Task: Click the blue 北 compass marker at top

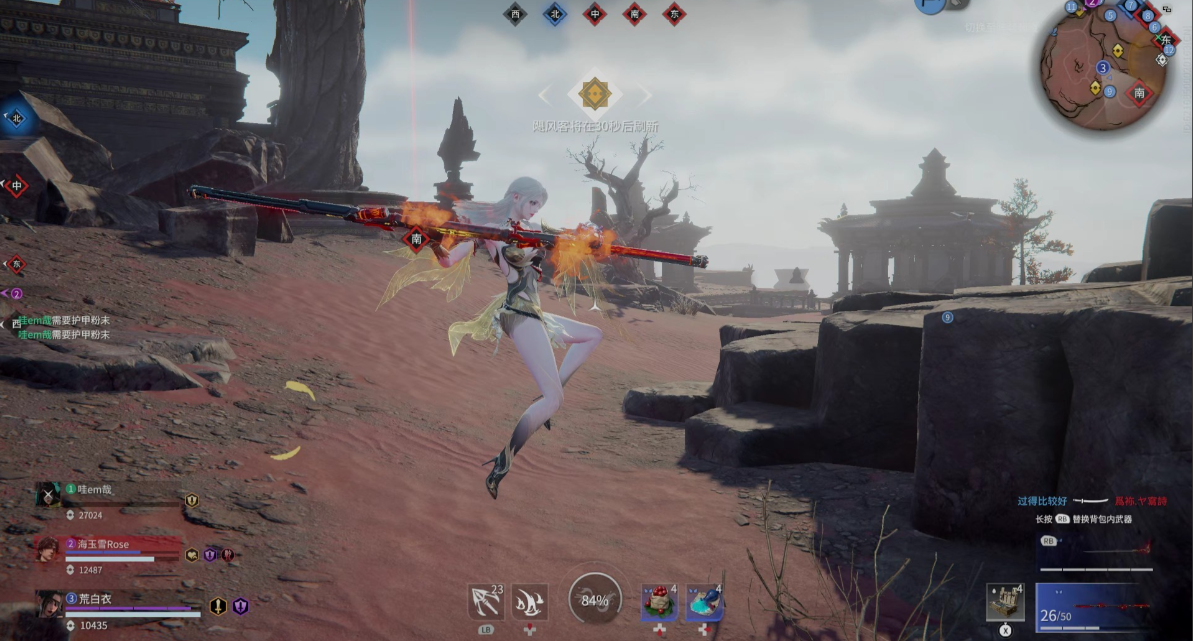Action: pos(555,14)
